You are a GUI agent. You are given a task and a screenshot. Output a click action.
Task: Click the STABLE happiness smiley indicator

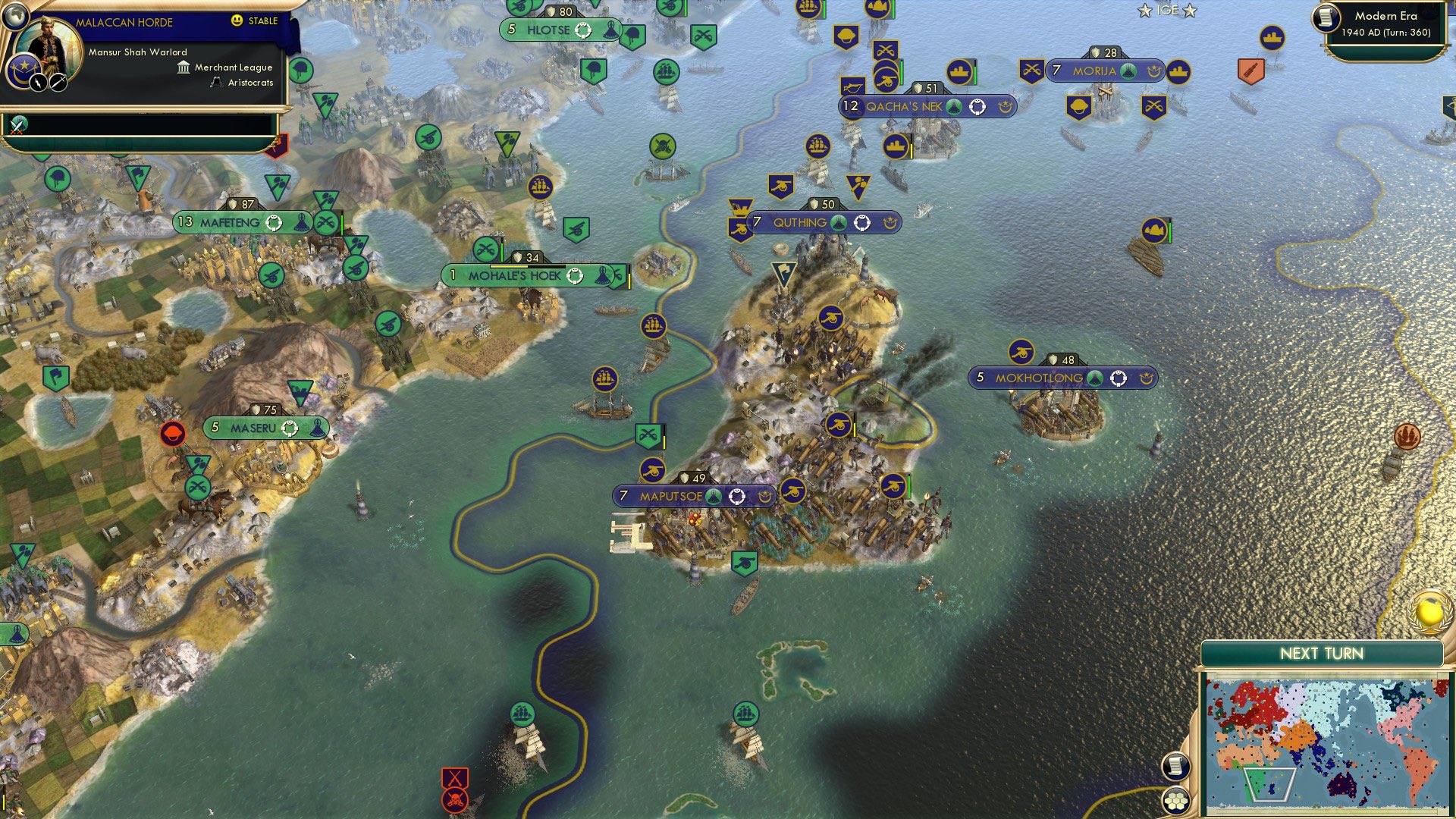point(236,22)
